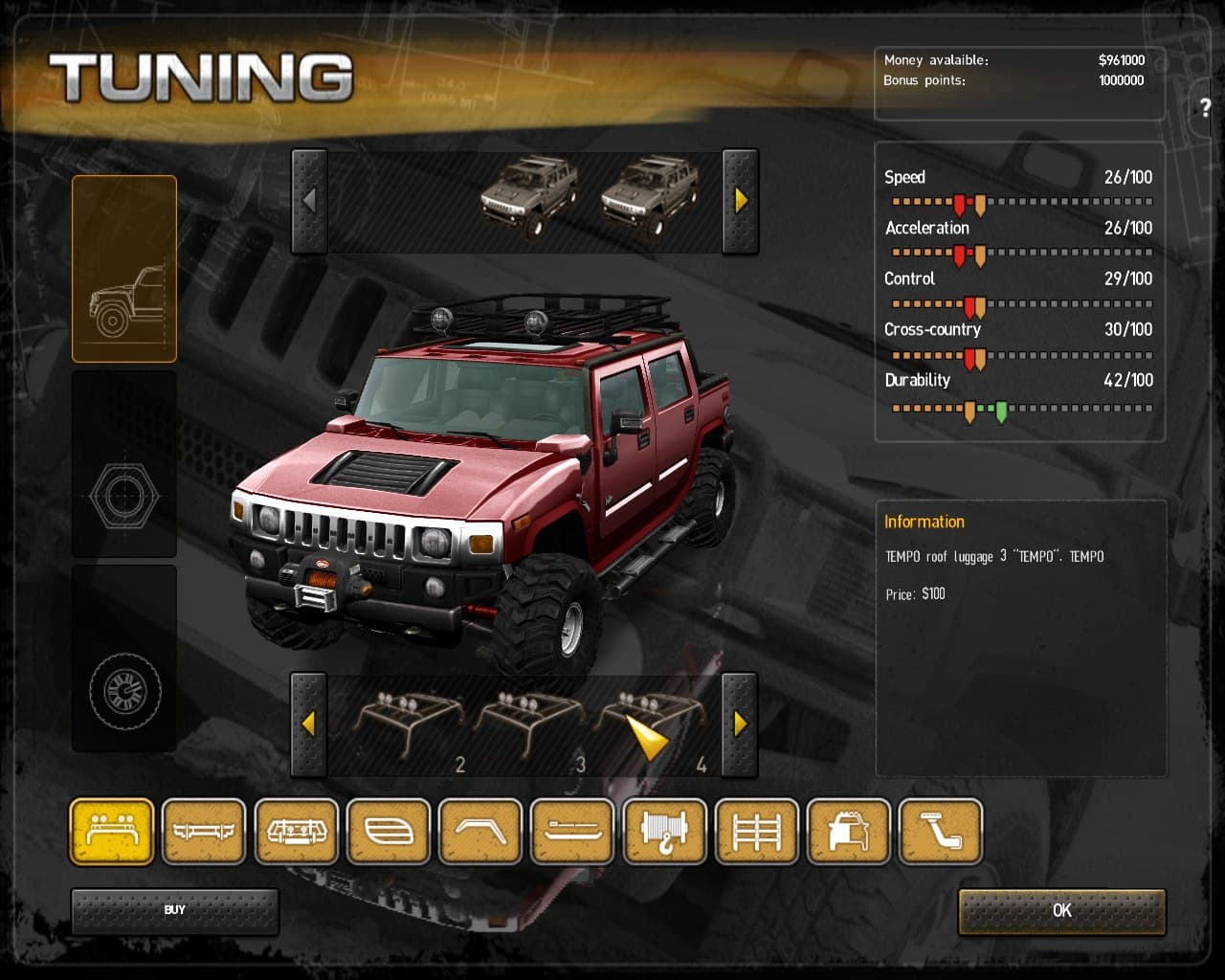The width and height of the screenshot is (1225, 980).
Task: Select the winch tuning category icon
Action: 664,831
